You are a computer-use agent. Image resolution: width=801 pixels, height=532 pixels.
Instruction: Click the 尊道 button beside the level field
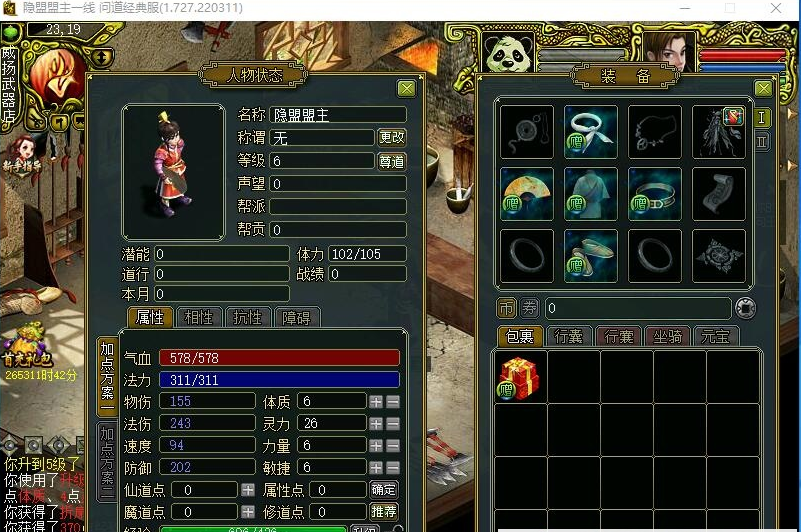[391, 161]
